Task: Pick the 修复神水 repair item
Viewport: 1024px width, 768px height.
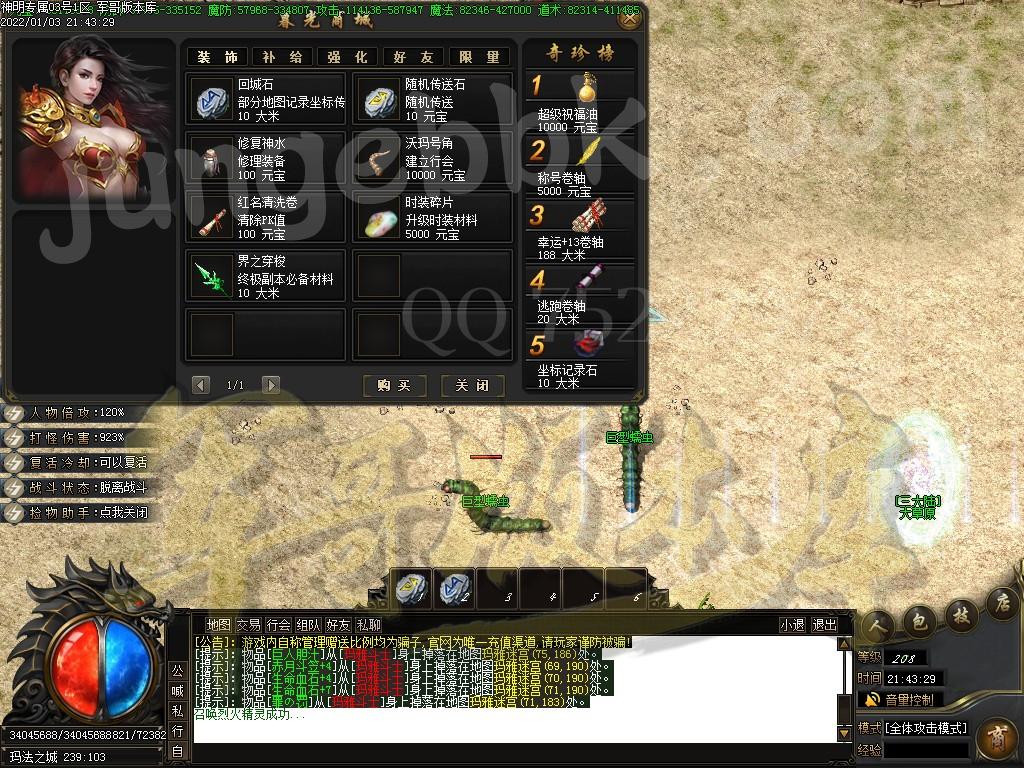Action: [266, 159]
